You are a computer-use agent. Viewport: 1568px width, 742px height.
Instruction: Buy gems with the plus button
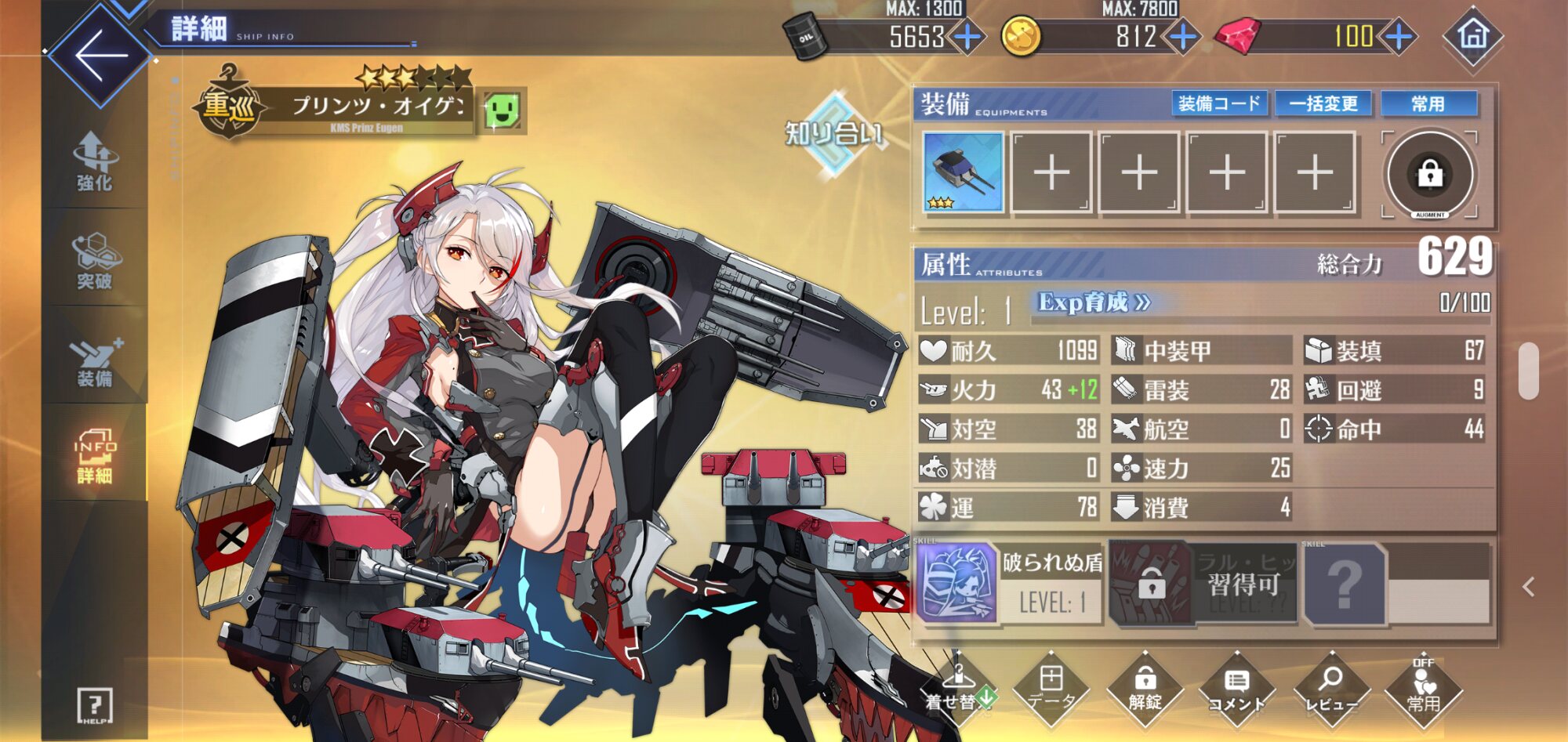click(1399, 36)
